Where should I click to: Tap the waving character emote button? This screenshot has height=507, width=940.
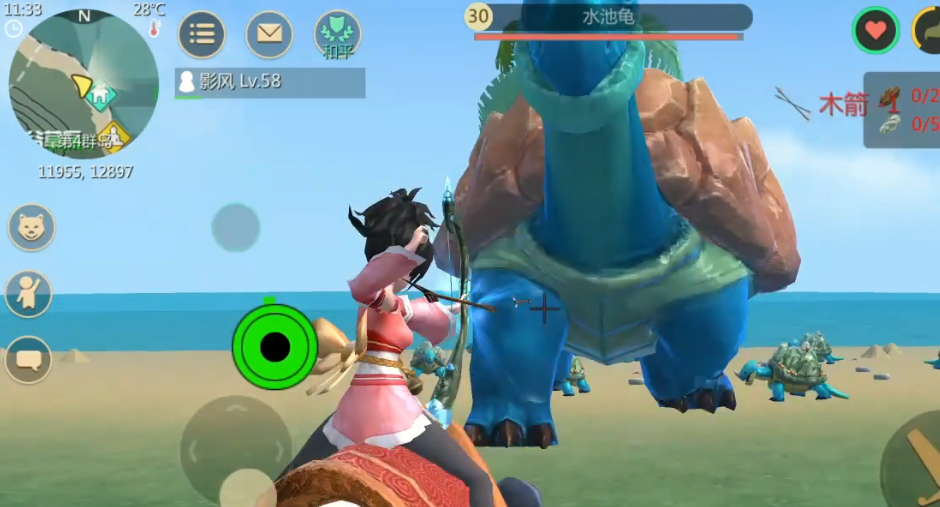29,294
